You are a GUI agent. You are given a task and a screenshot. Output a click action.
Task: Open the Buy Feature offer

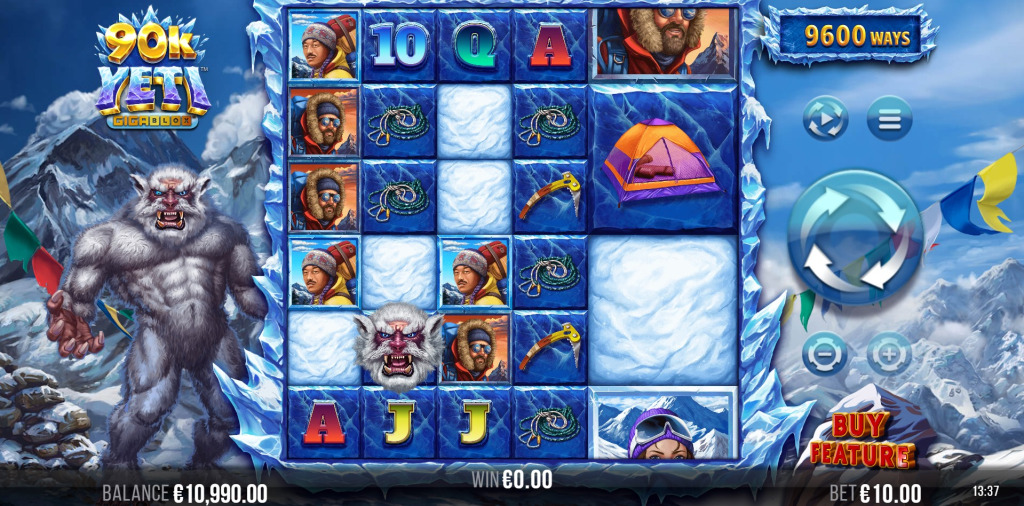coord(862,440)
